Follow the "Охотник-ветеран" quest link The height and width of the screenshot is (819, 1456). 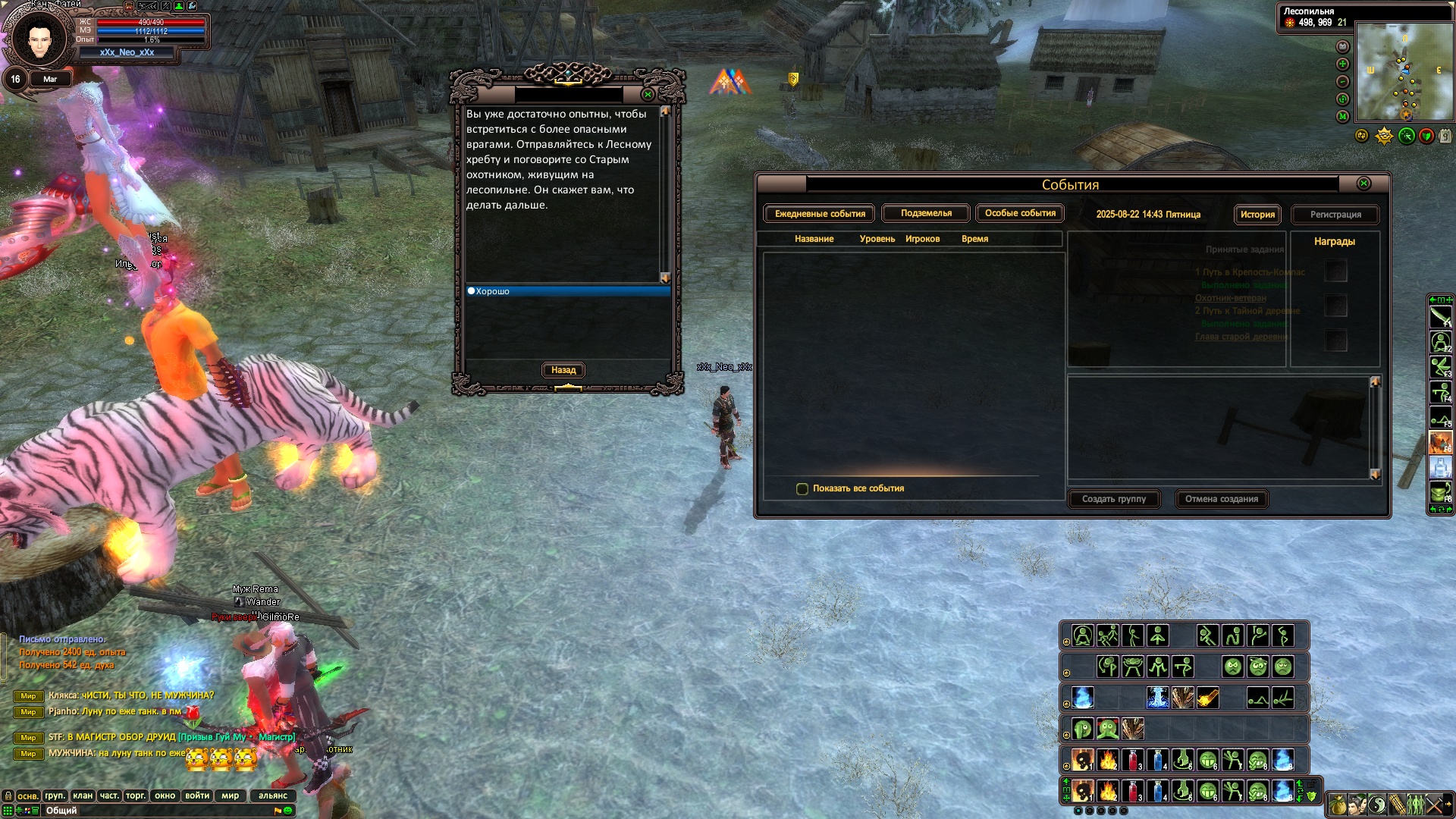(1230, 298)
